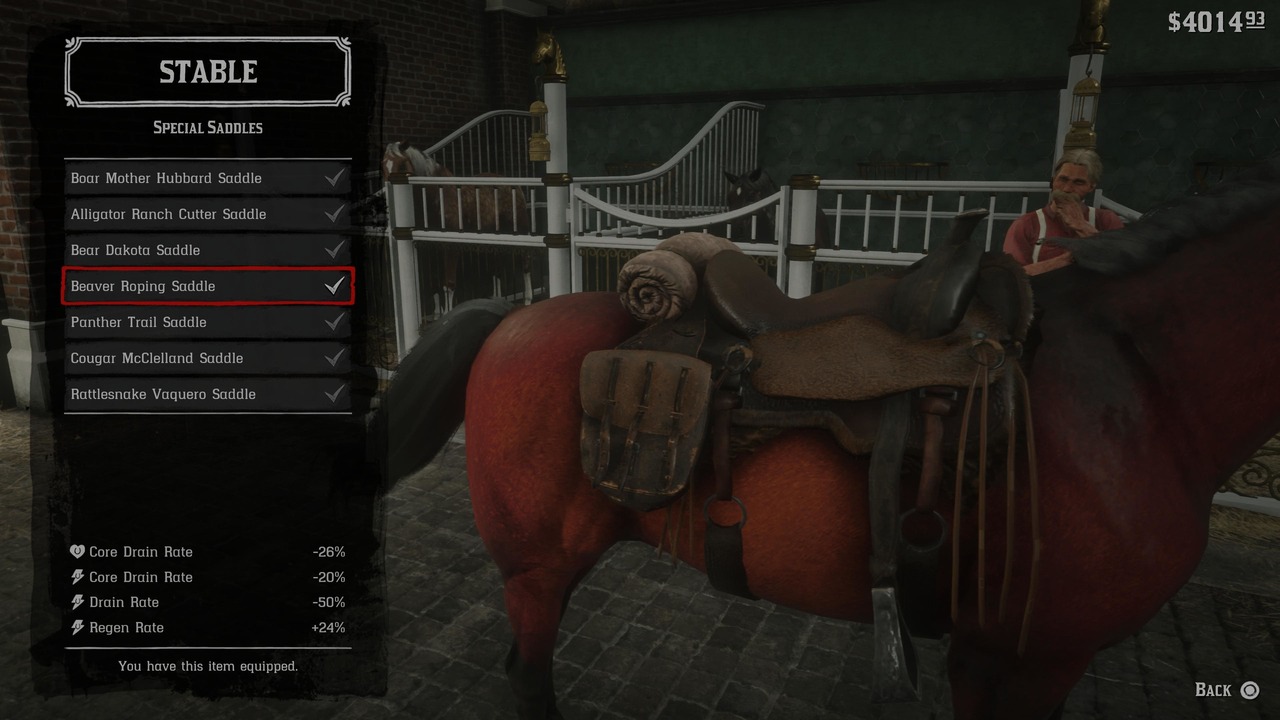Viewport: 1280px width, 720px height.
Task: Toggle the checkmark on Cougar McClelland Saddle
Action: click(x=335, y=357)
